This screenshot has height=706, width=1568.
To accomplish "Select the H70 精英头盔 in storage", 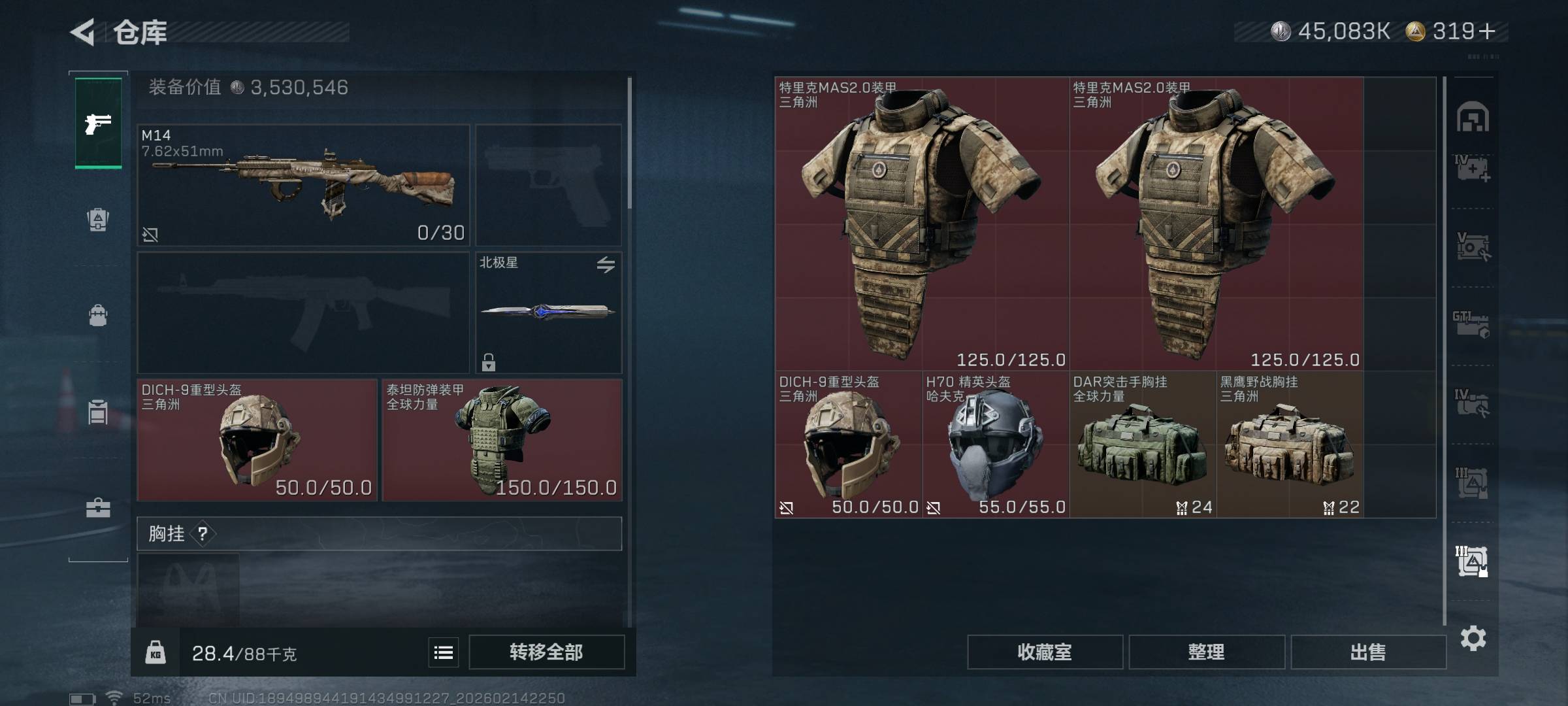I will click(x=995, y=445).
